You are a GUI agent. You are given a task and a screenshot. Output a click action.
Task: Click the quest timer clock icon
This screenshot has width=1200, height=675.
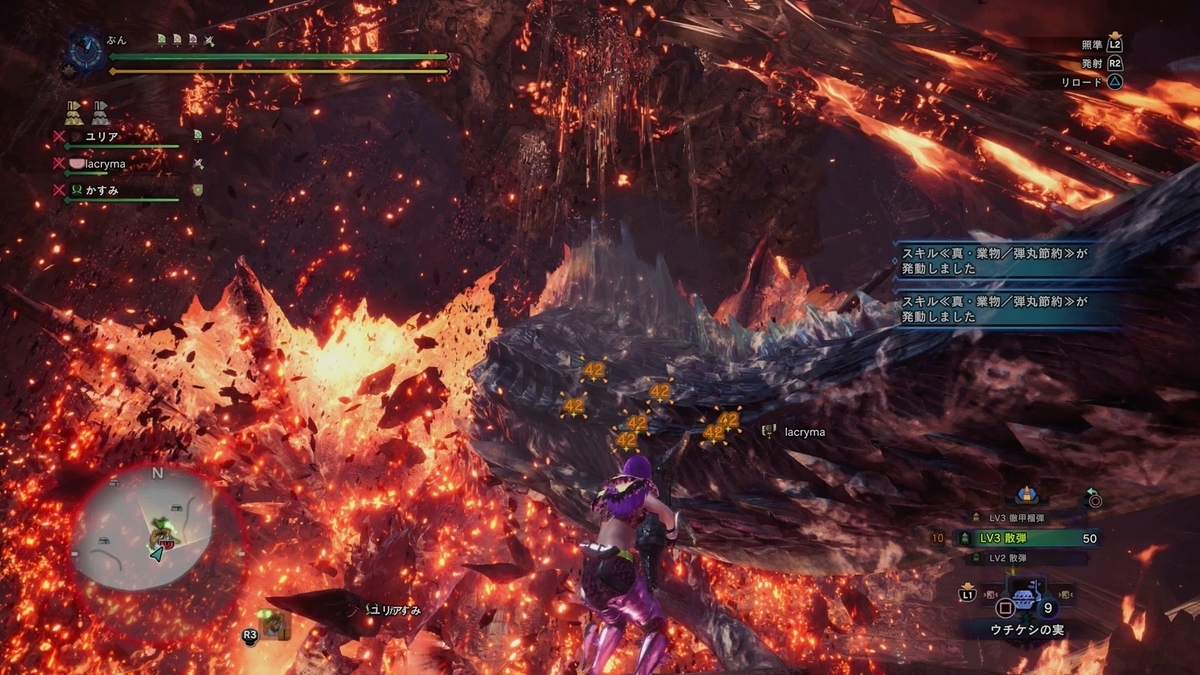(x=84, y=51)
